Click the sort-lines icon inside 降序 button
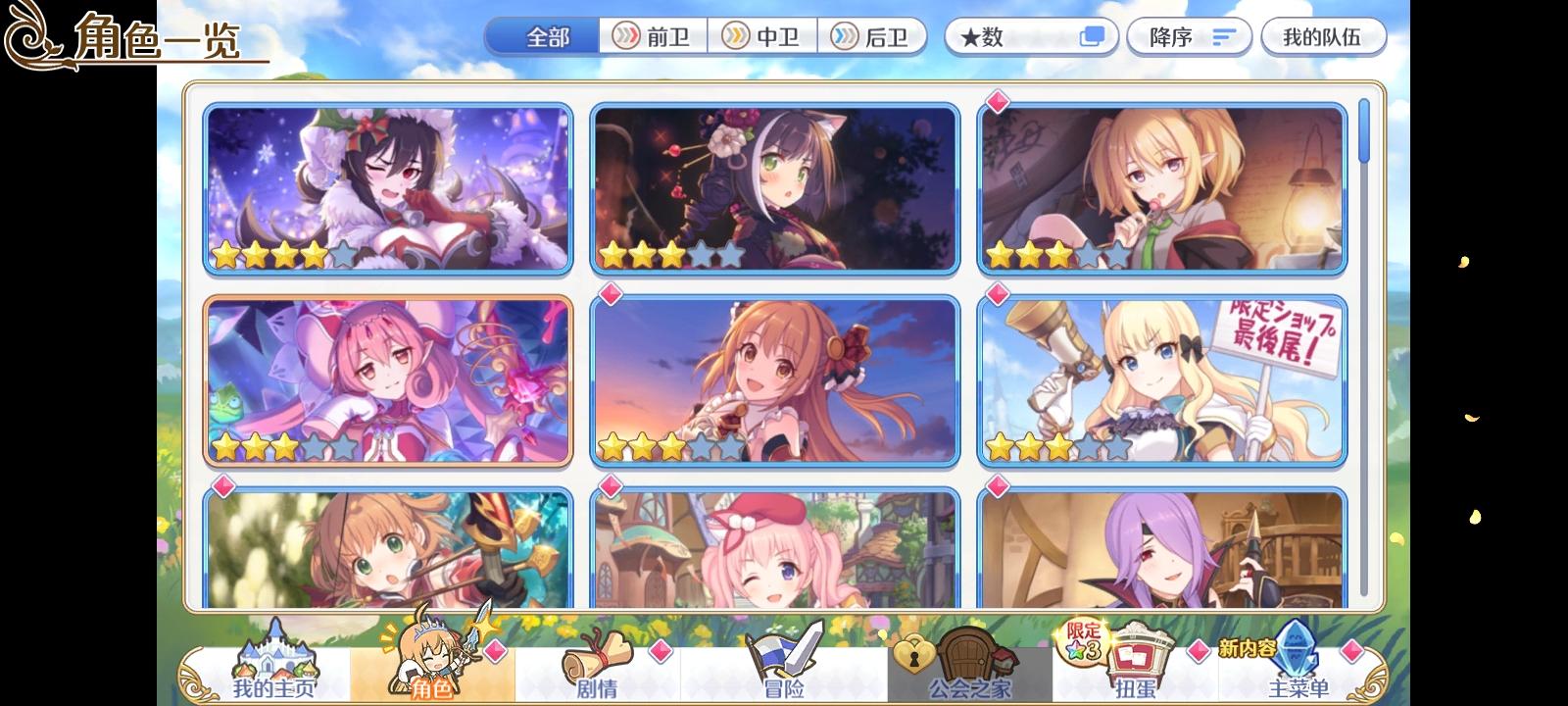The image size is (1568, 706). [1220, 36]
